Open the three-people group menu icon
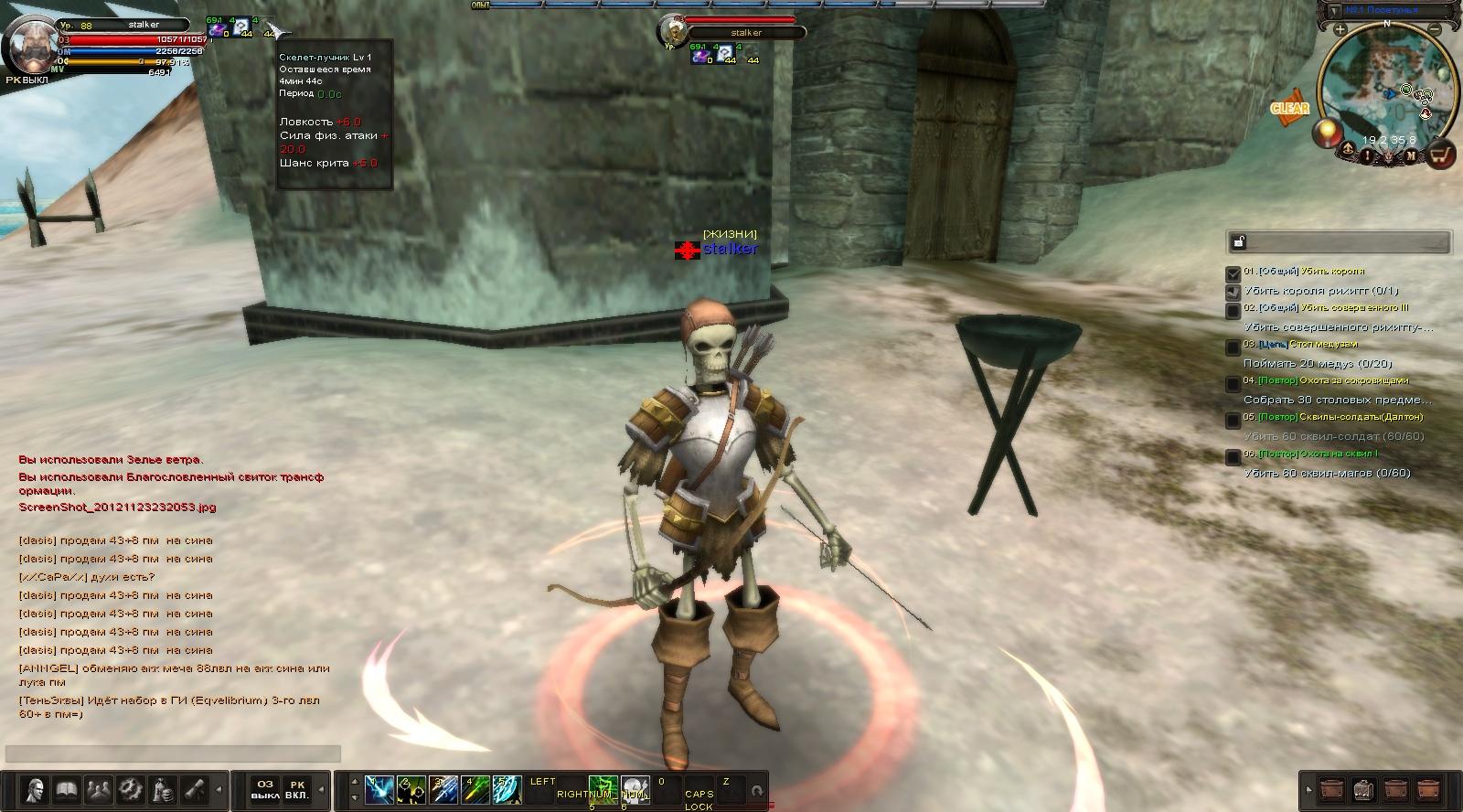The image size is (1463, 812). 99,788
